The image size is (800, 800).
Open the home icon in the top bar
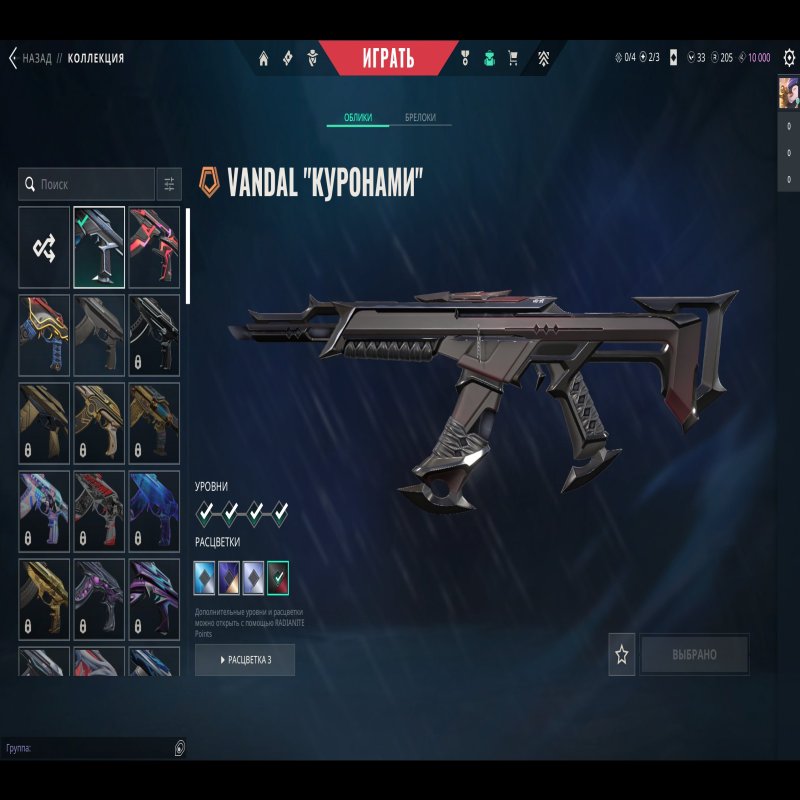coord(264,58)
